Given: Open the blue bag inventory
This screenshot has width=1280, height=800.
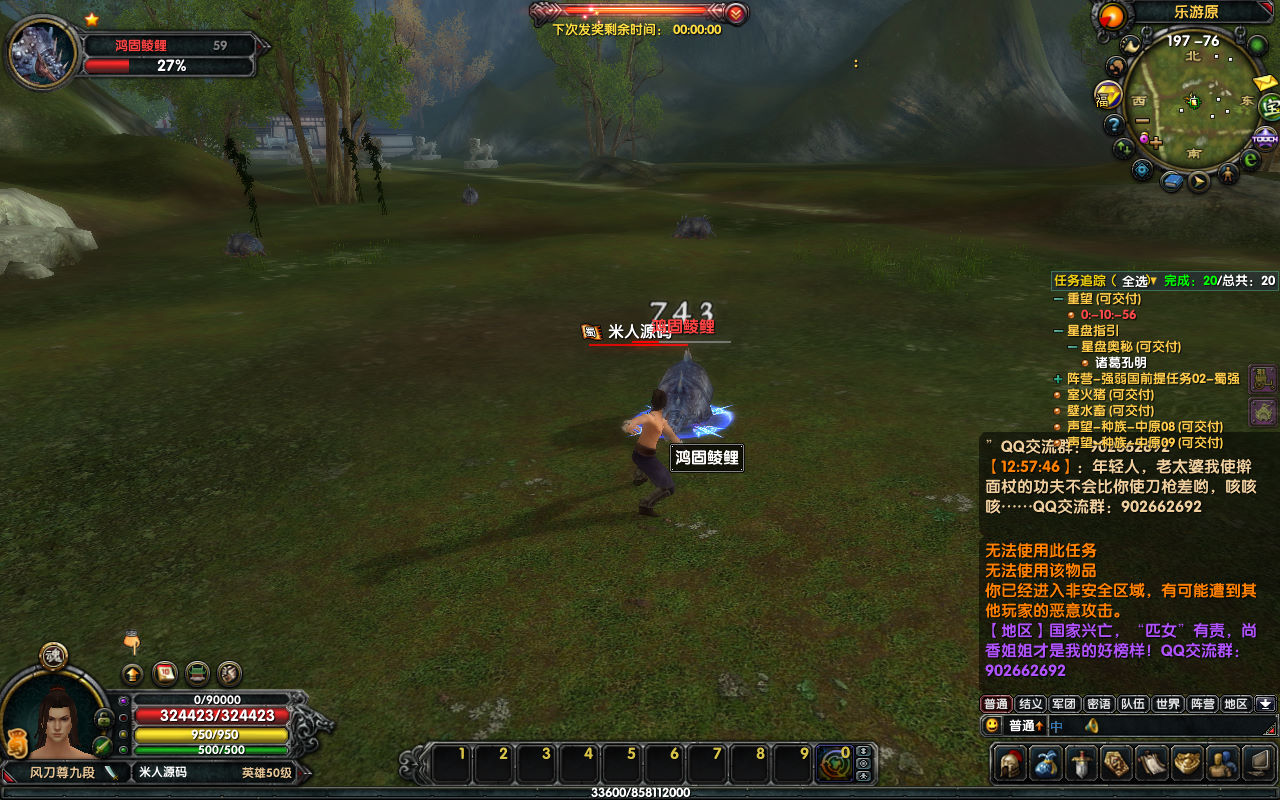Looking at the screenshot, I should (1046, 764).
